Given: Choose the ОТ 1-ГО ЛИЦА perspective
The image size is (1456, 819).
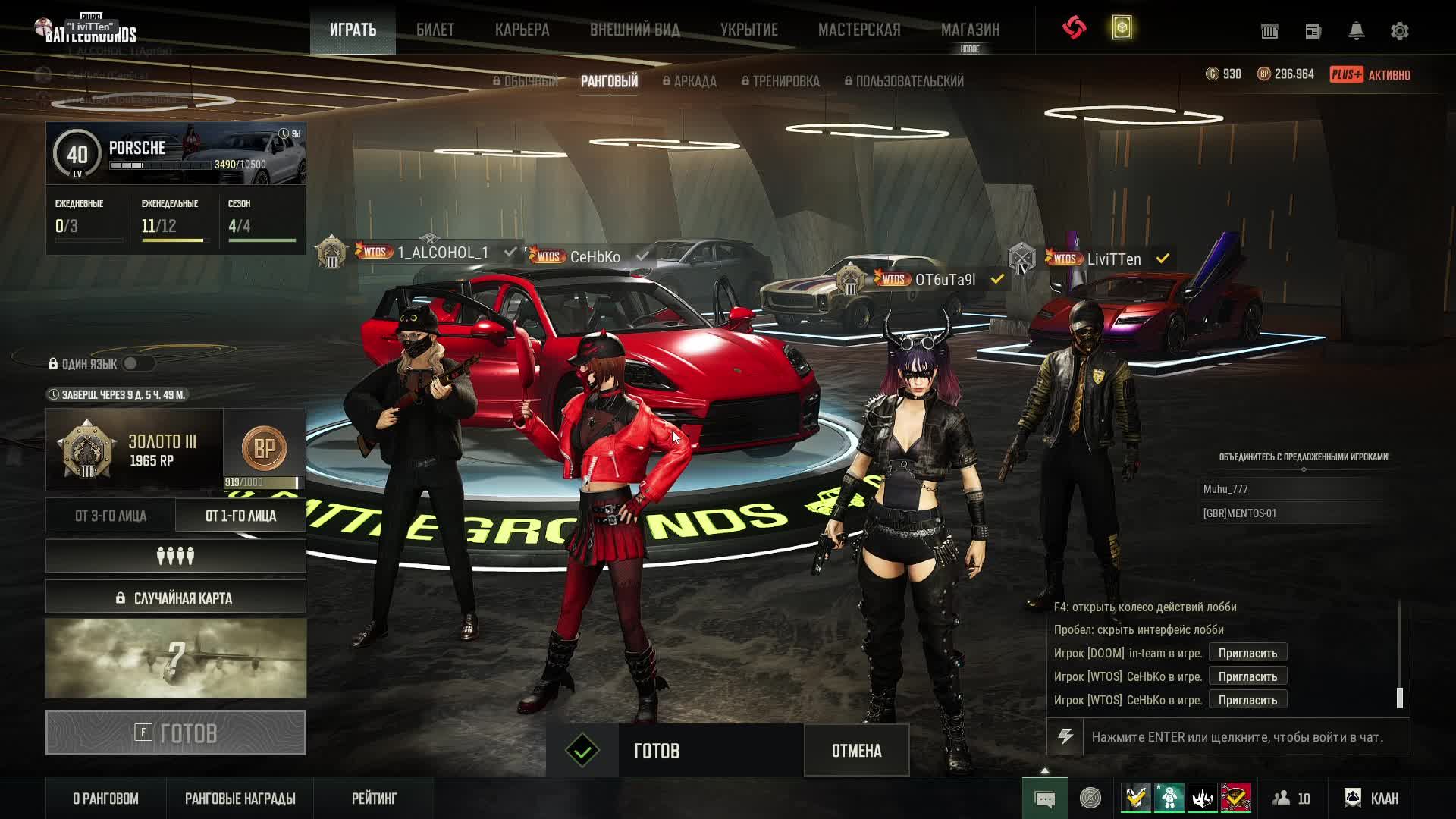Looking at the screenshot, I should [240, 516].
